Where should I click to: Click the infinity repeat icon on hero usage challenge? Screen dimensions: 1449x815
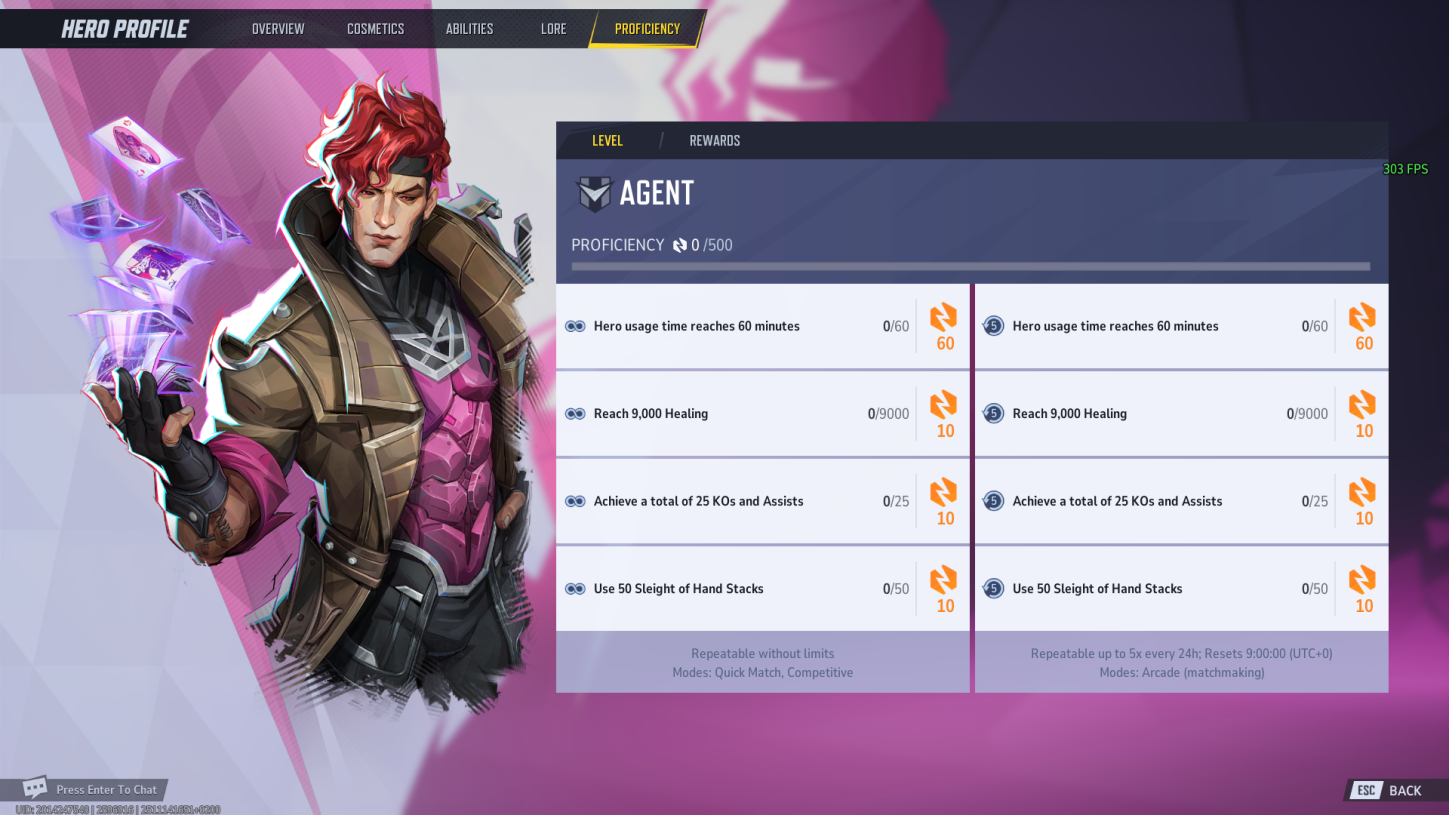coord(576,326)
